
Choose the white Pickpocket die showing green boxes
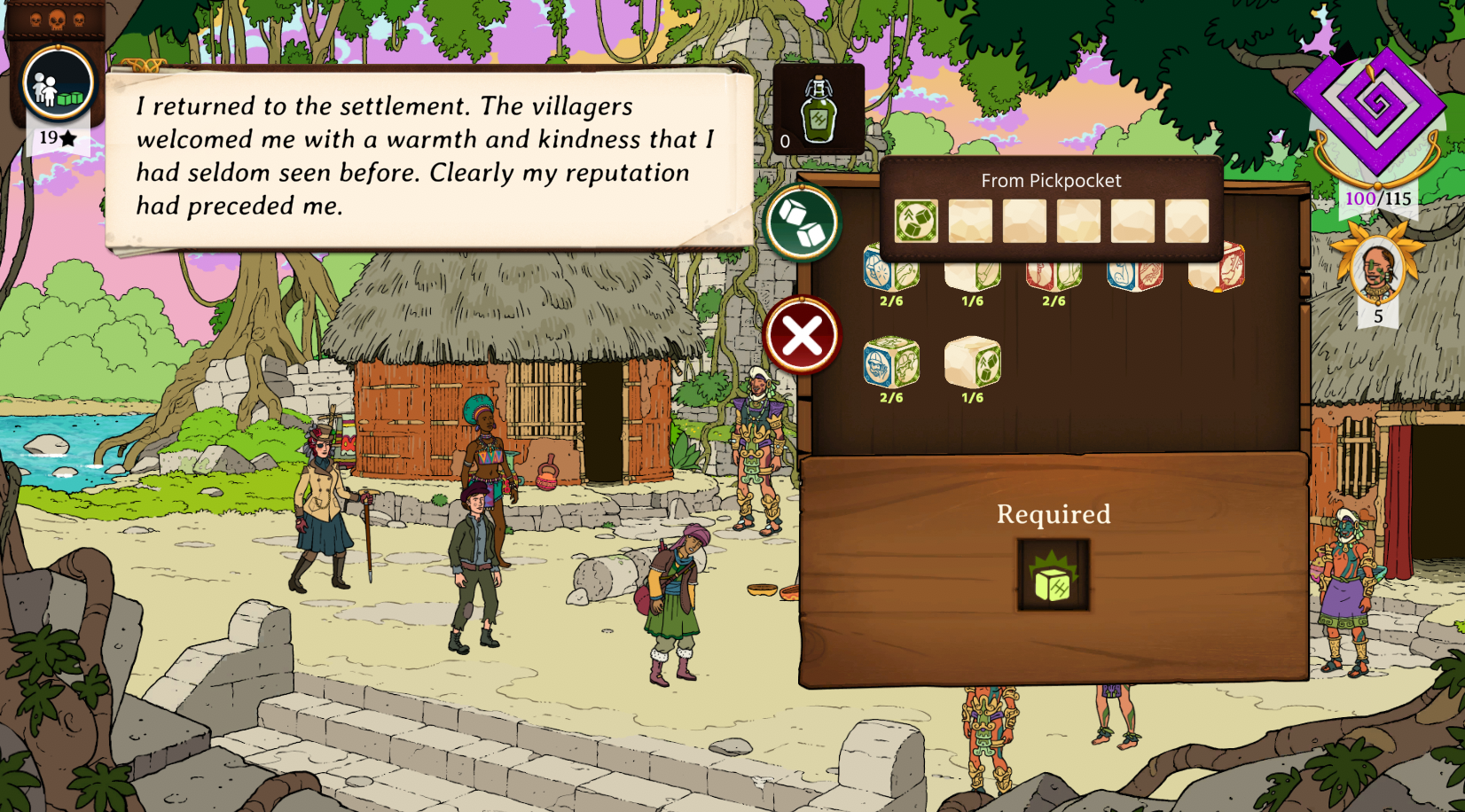coord(973,363)
